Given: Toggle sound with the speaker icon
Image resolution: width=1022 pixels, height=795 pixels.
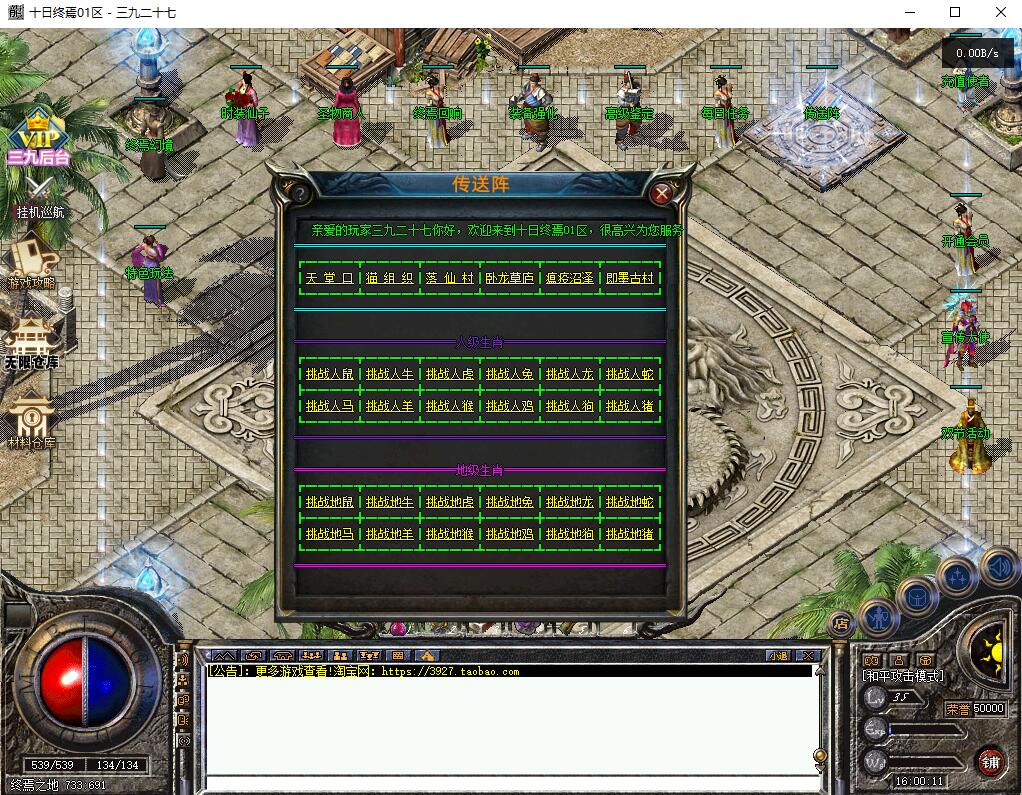Looking at the screenshot, I should pos(998,567).
